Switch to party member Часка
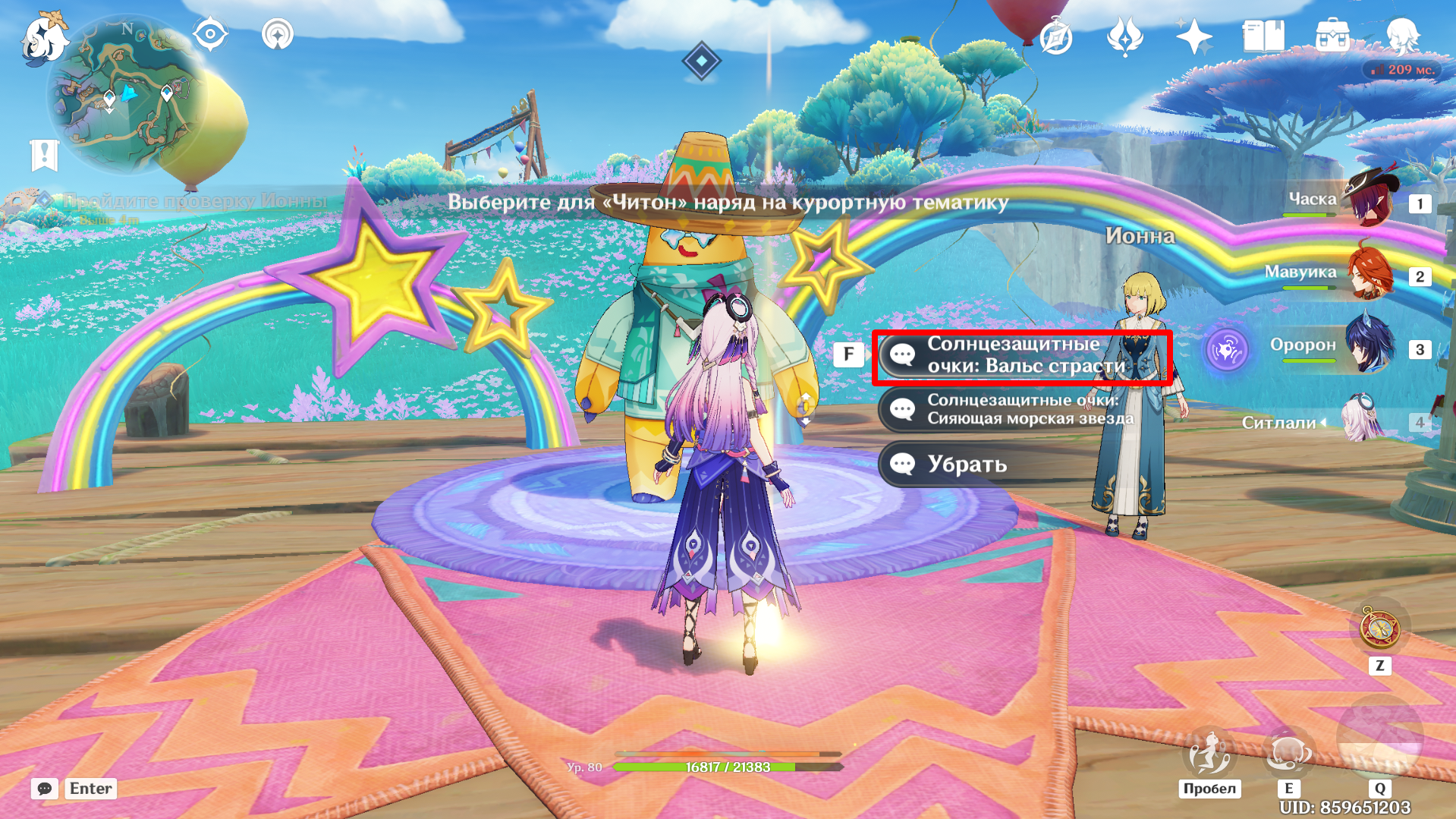 [1370, 200]
